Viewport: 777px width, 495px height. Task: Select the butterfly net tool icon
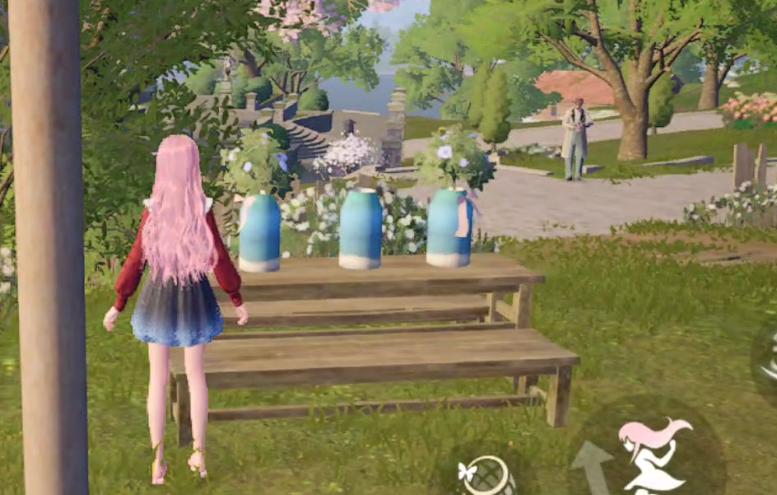[485, 475]
